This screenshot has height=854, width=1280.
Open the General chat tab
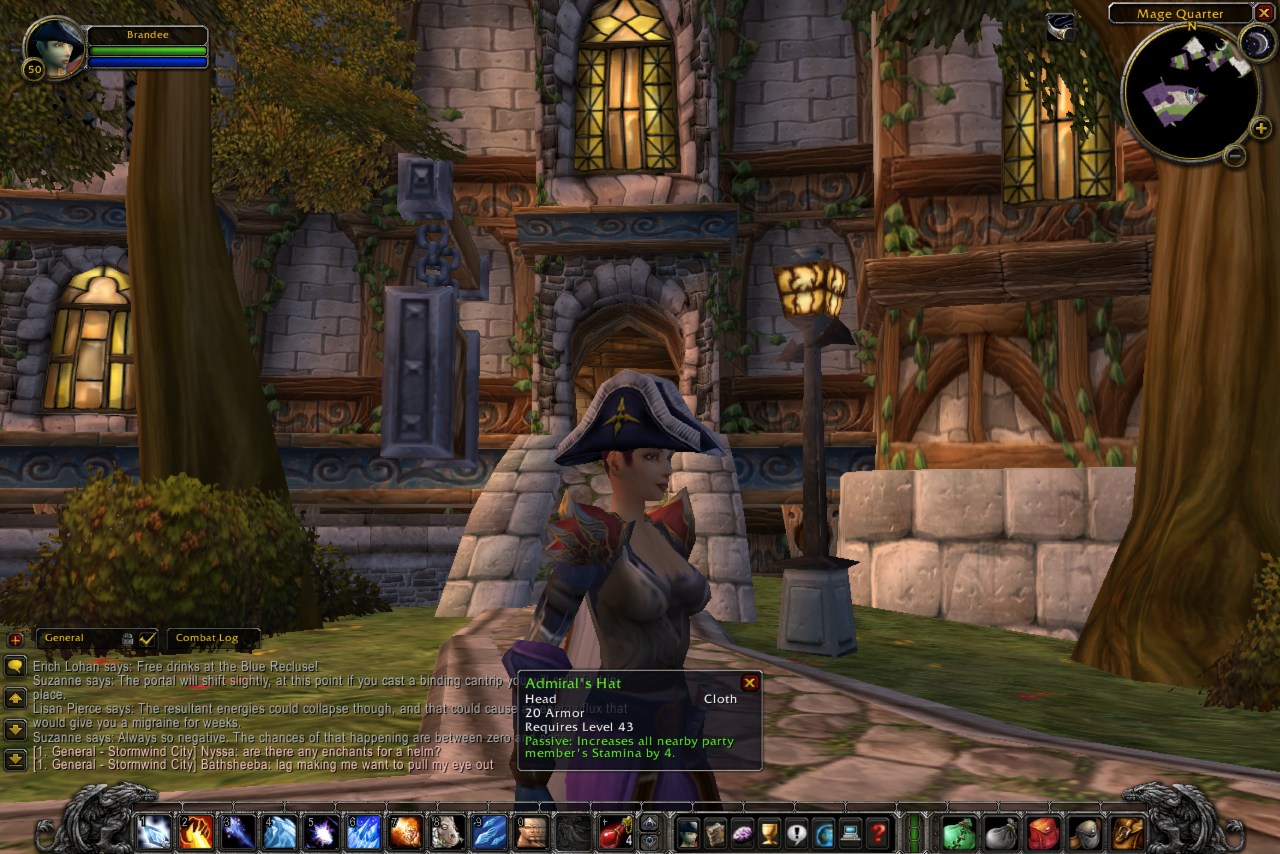point(66,638)
